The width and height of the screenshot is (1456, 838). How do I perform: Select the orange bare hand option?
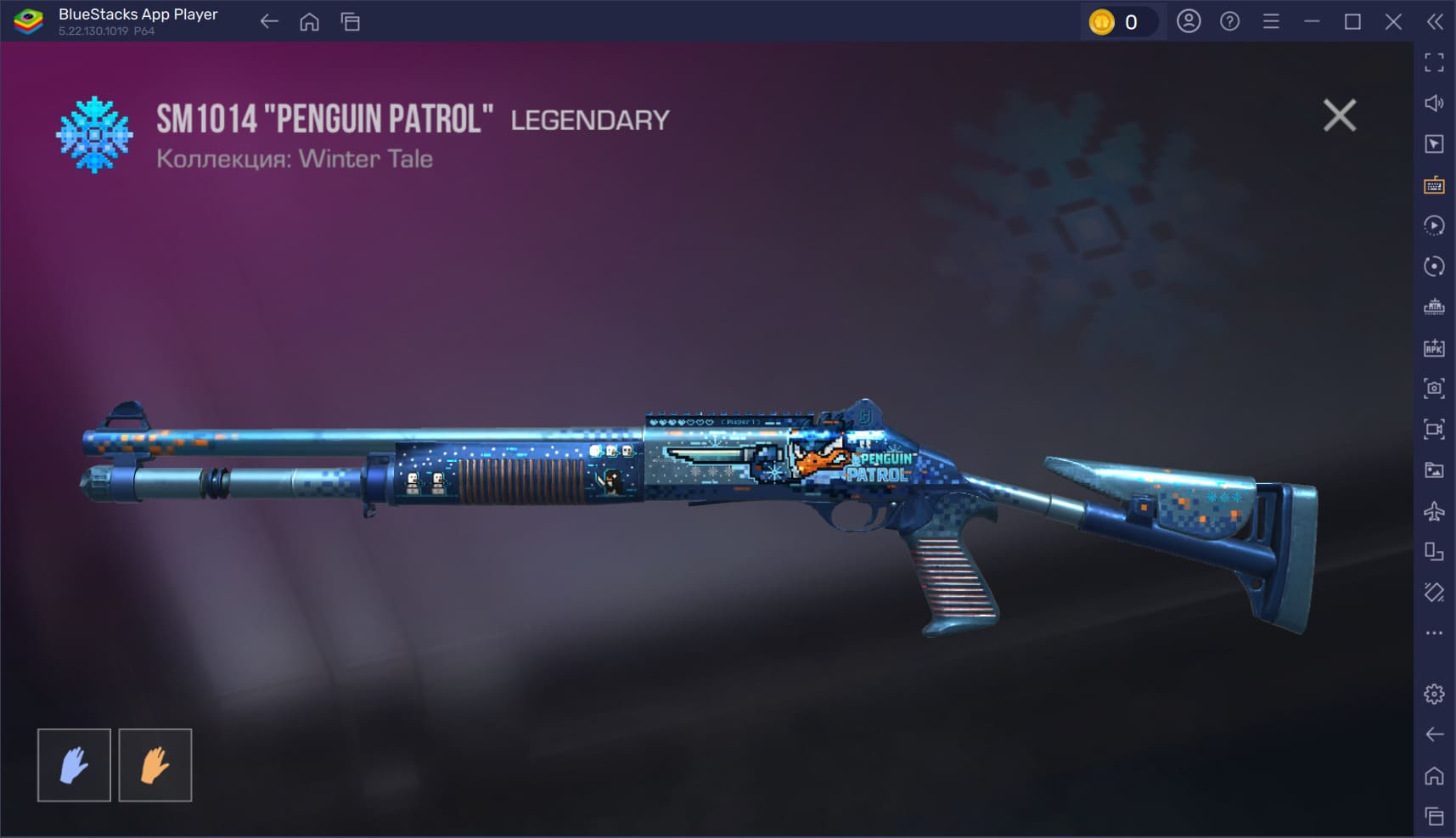[x=155, y=765]
